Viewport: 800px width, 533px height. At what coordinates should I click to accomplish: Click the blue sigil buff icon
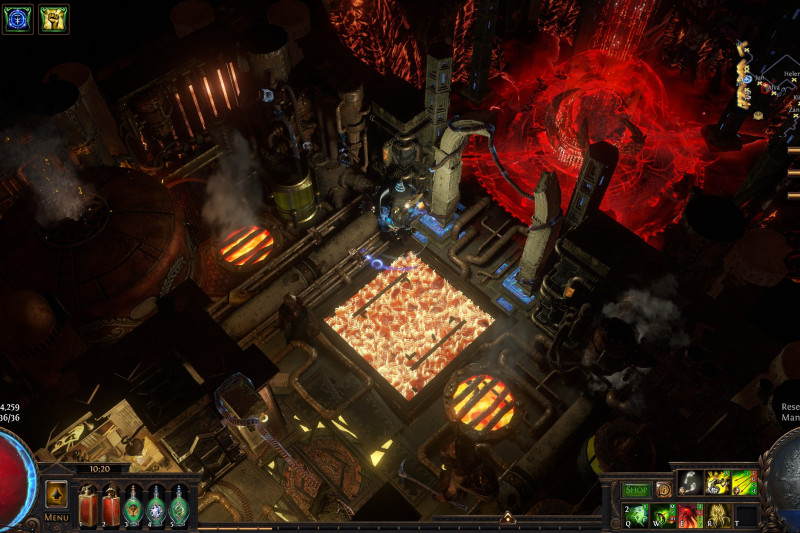[18, 19]
